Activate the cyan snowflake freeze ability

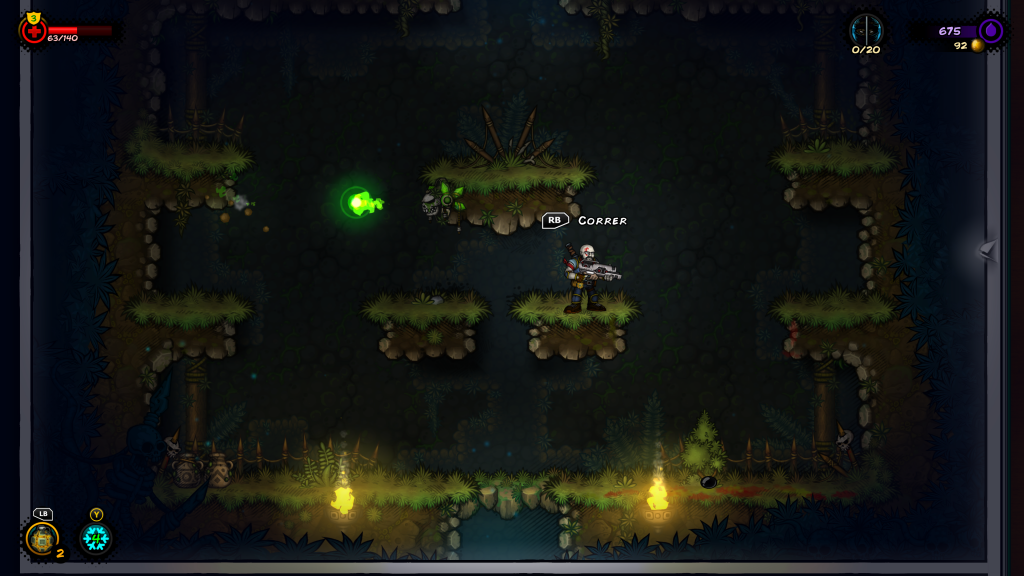[96, 539]
